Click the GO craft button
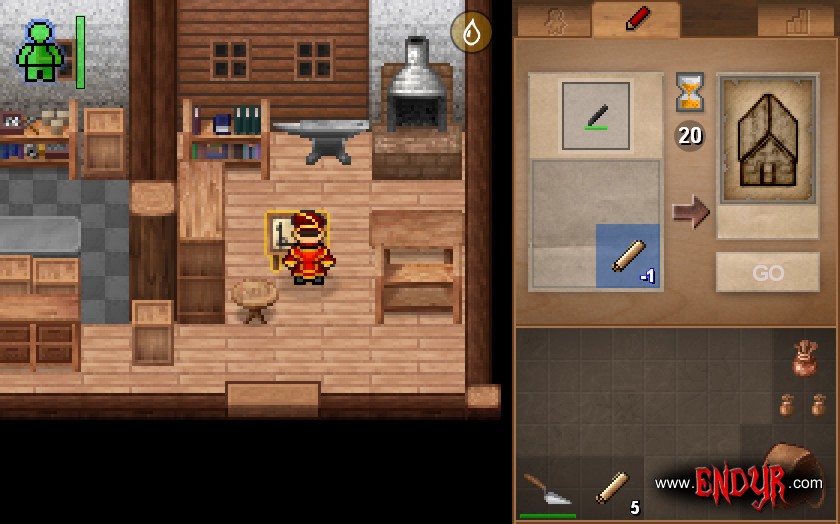Viewport: 840px width, 524px height. point(767,272)
